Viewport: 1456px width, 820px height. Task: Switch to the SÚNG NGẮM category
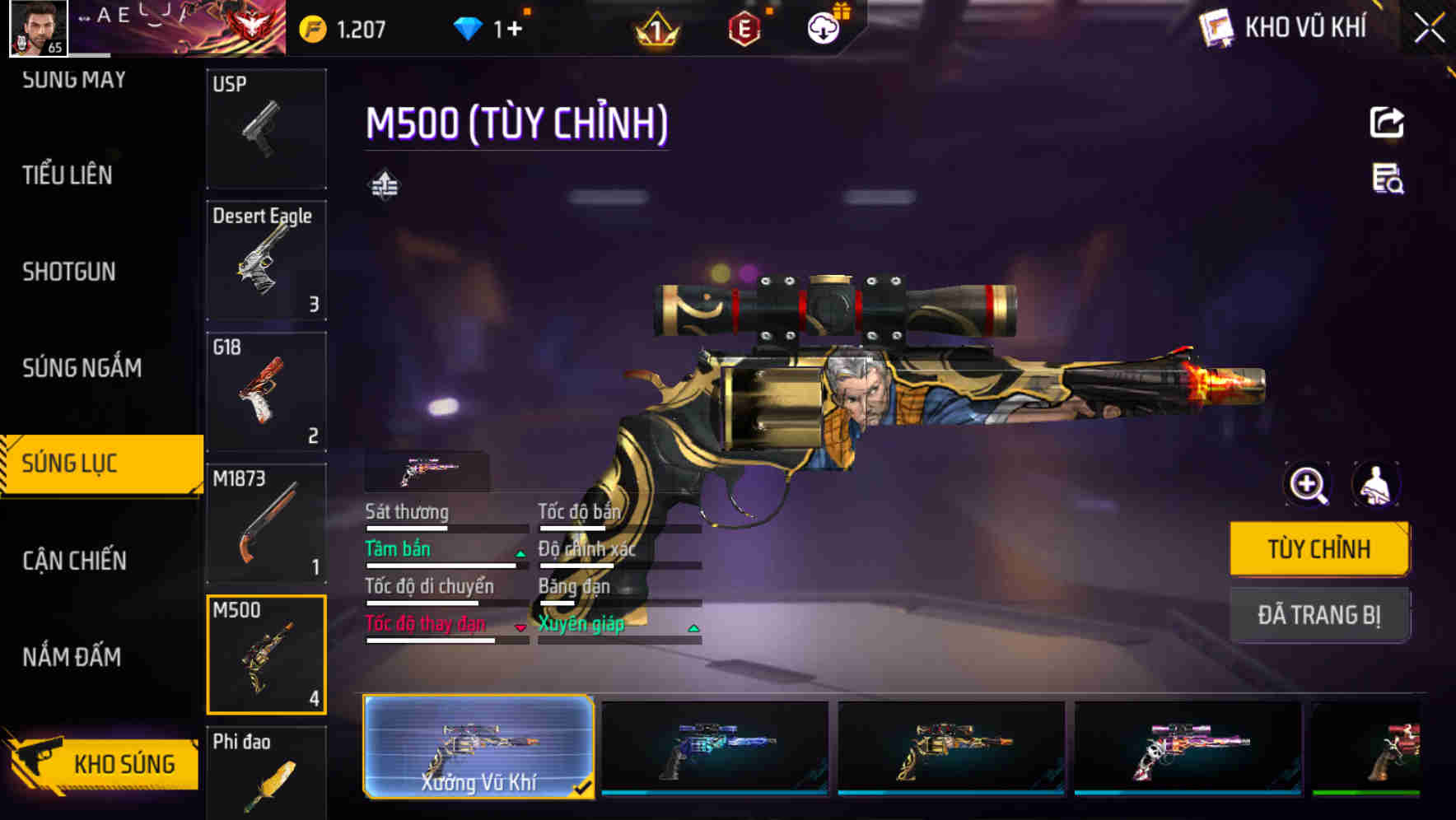tap(82, 368)
